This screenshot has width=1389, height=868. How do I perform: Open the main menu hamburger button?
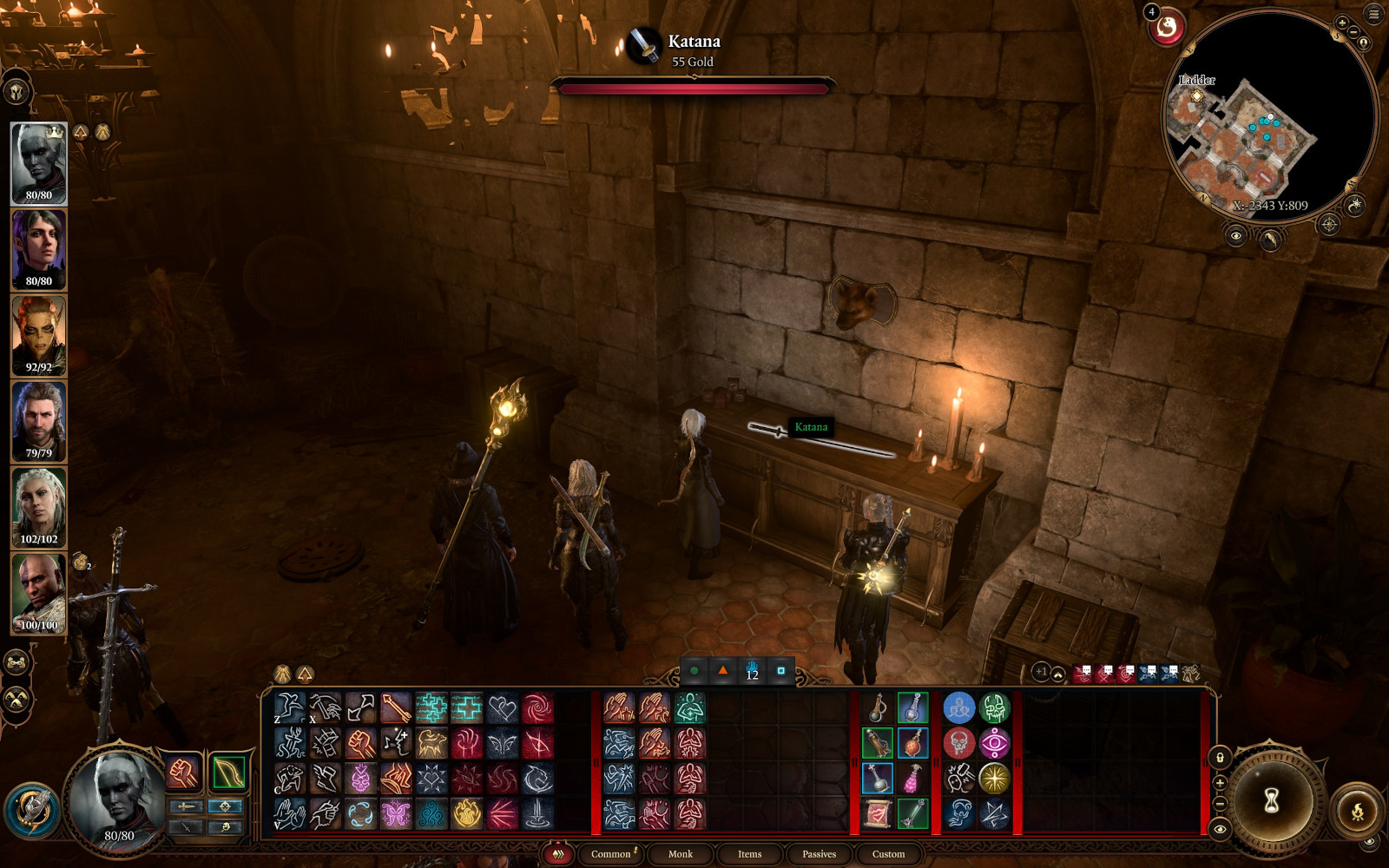coord(1373,14)
